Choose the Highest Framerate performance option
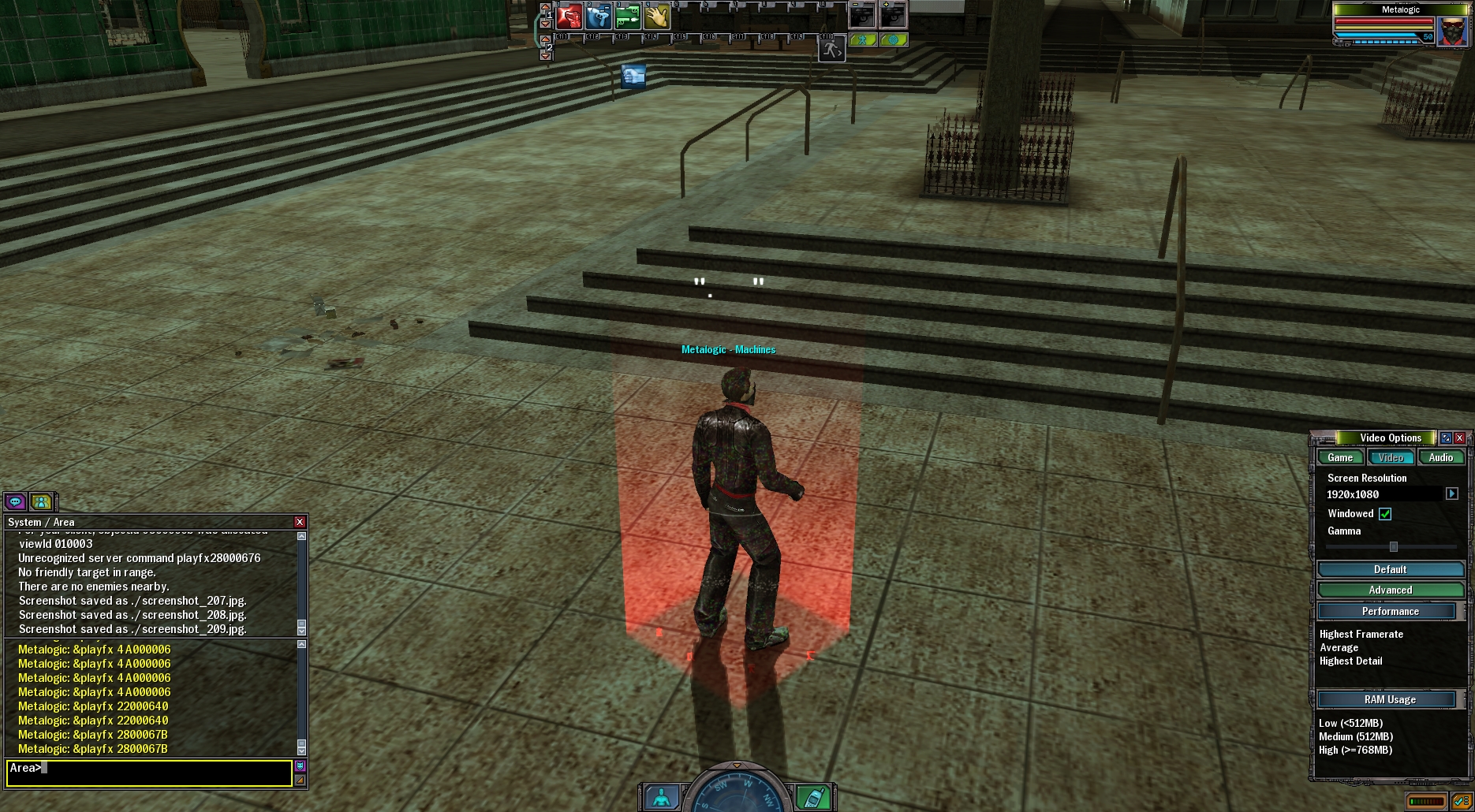Image resolution: width=1475 pixels, height=812 pixels. pyautogui.click(x=1361, y=635)
